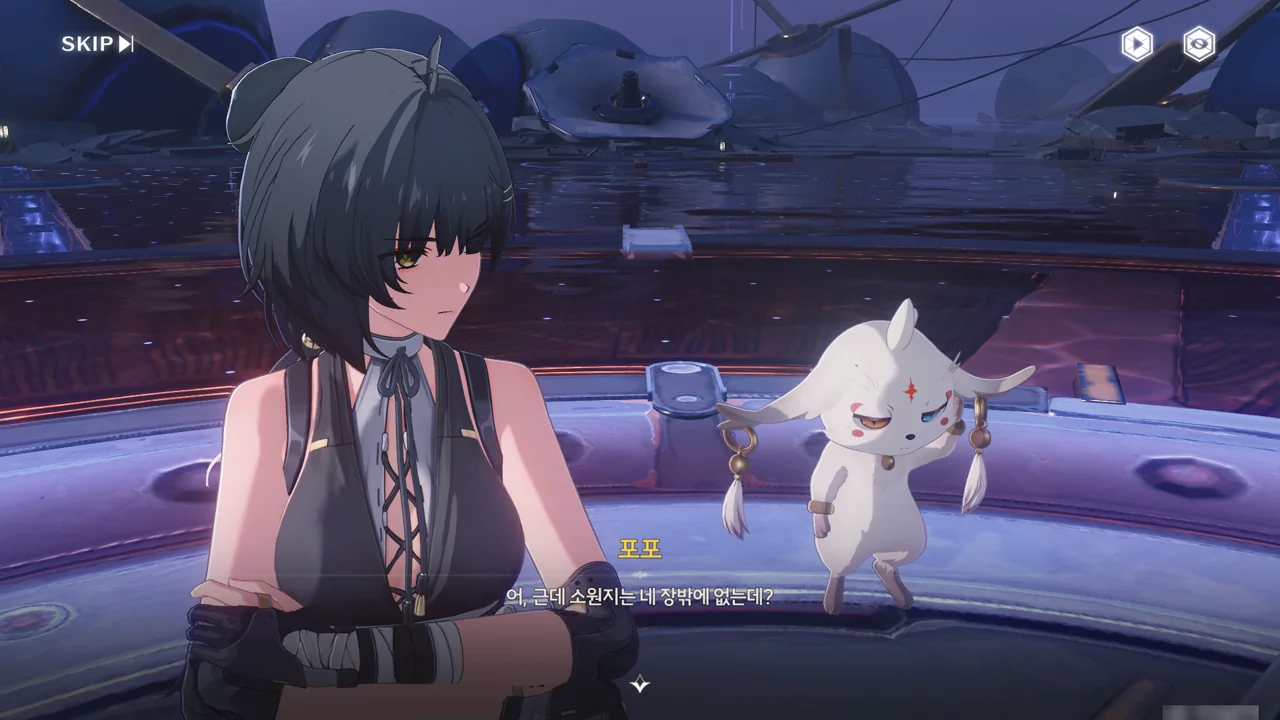Toggle auto-play with the hexagonal play icon
Screen dimensions: 1280x720
pos(1136,44)
